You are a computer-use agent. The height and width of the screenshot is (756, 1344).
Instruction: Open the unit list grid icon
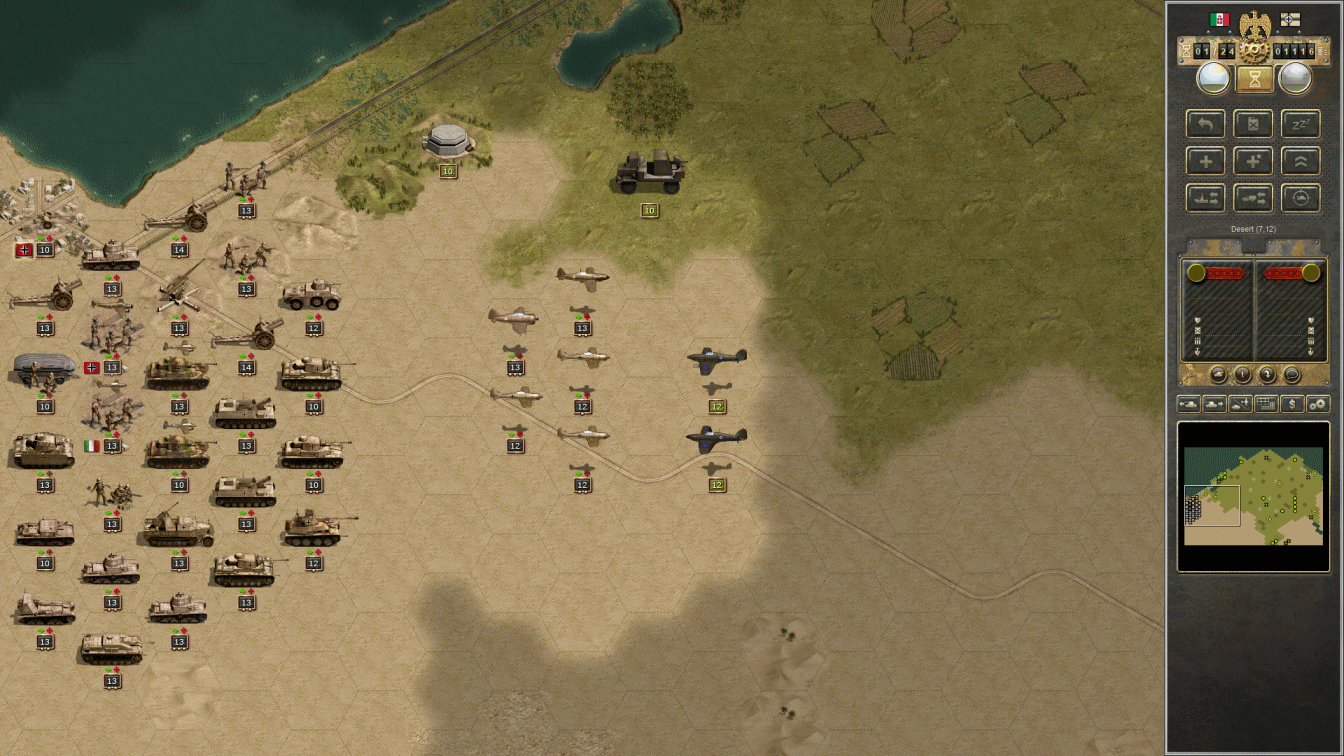(1265, 405)
